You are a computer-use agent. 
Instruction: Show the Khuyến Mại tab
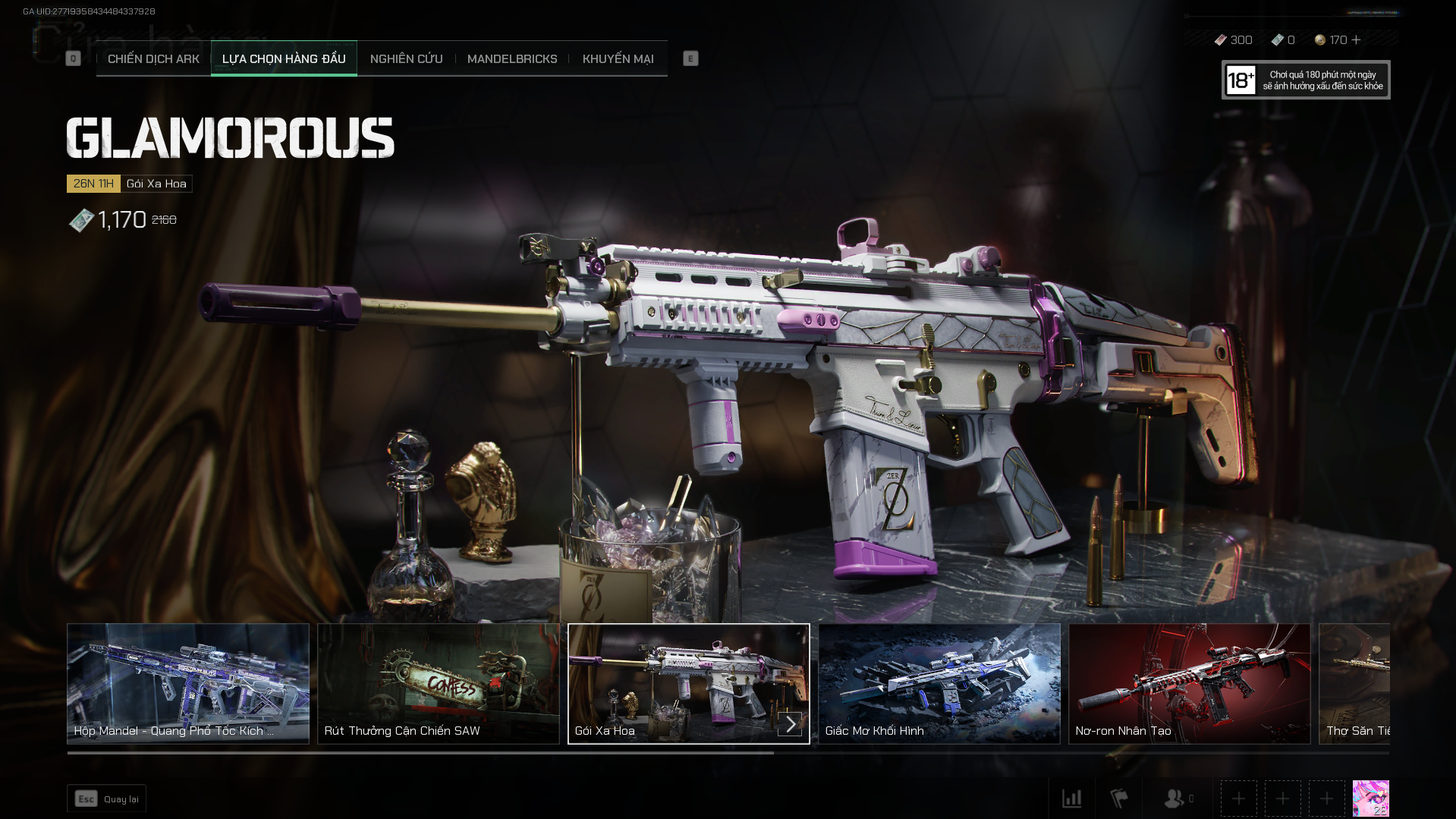click(618, 58)
